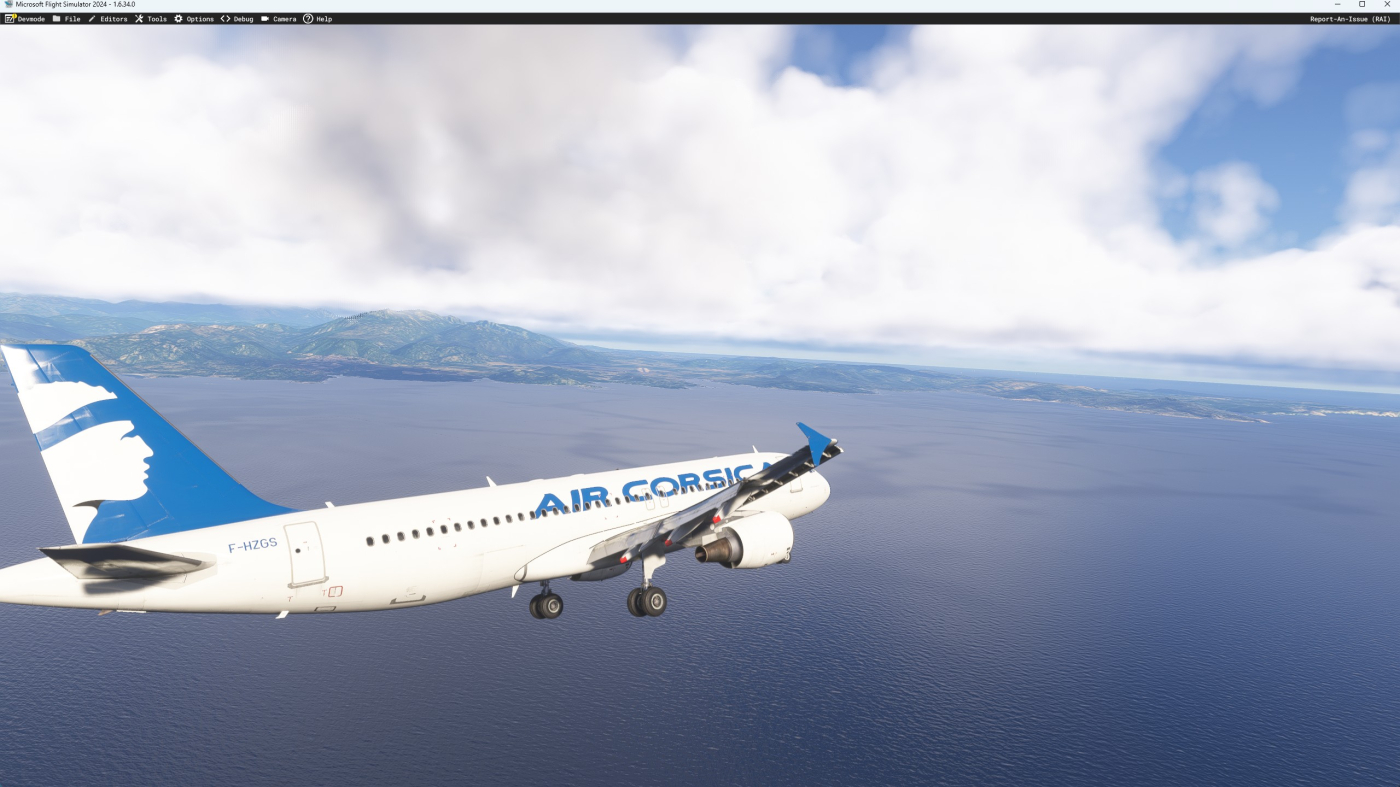Viewport: 1400px width, 787px height.
Task: Open the File menu
Action: point(67,19)
